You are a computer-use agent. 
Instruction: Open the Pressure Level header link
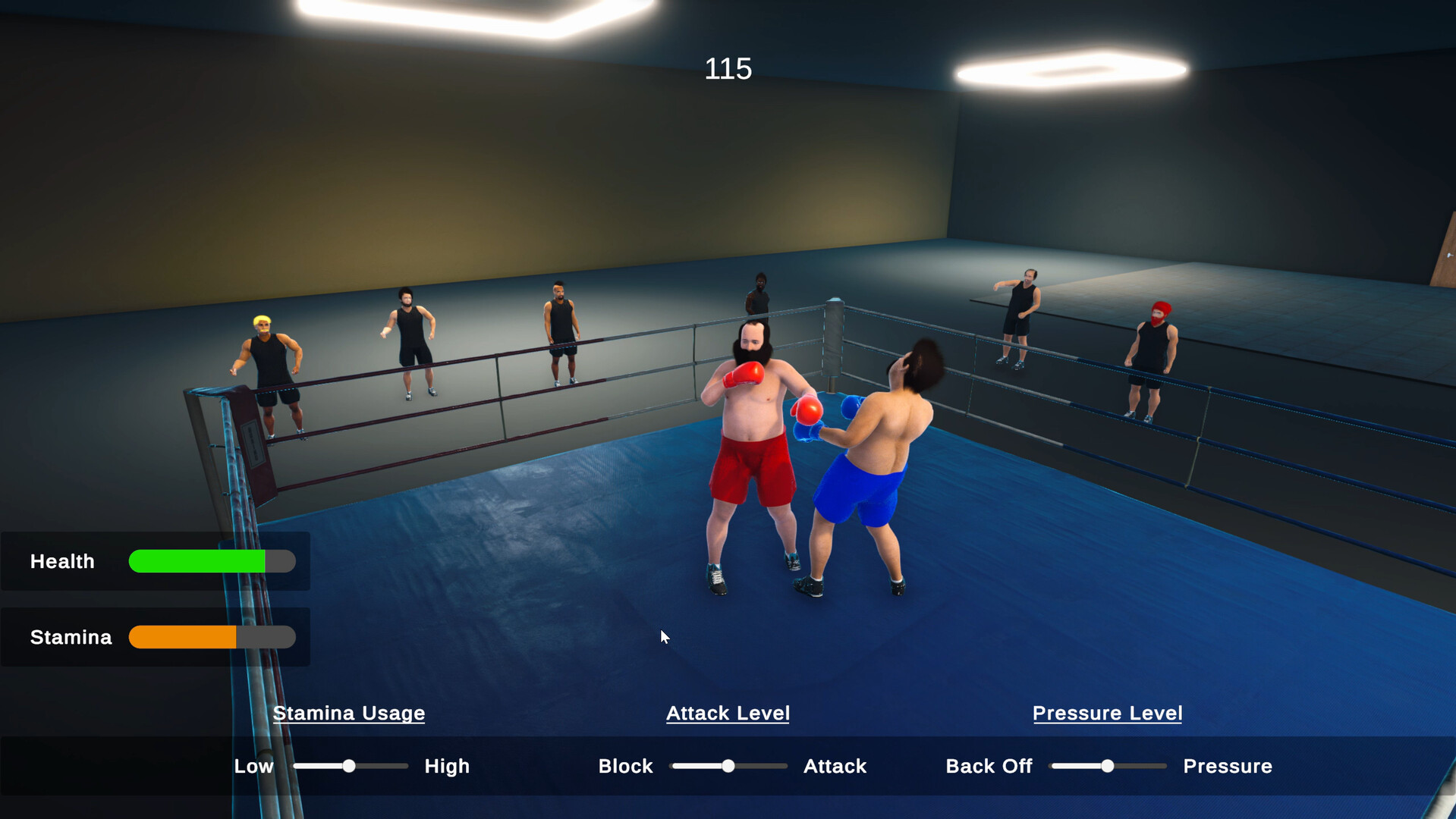point(1107,714)
